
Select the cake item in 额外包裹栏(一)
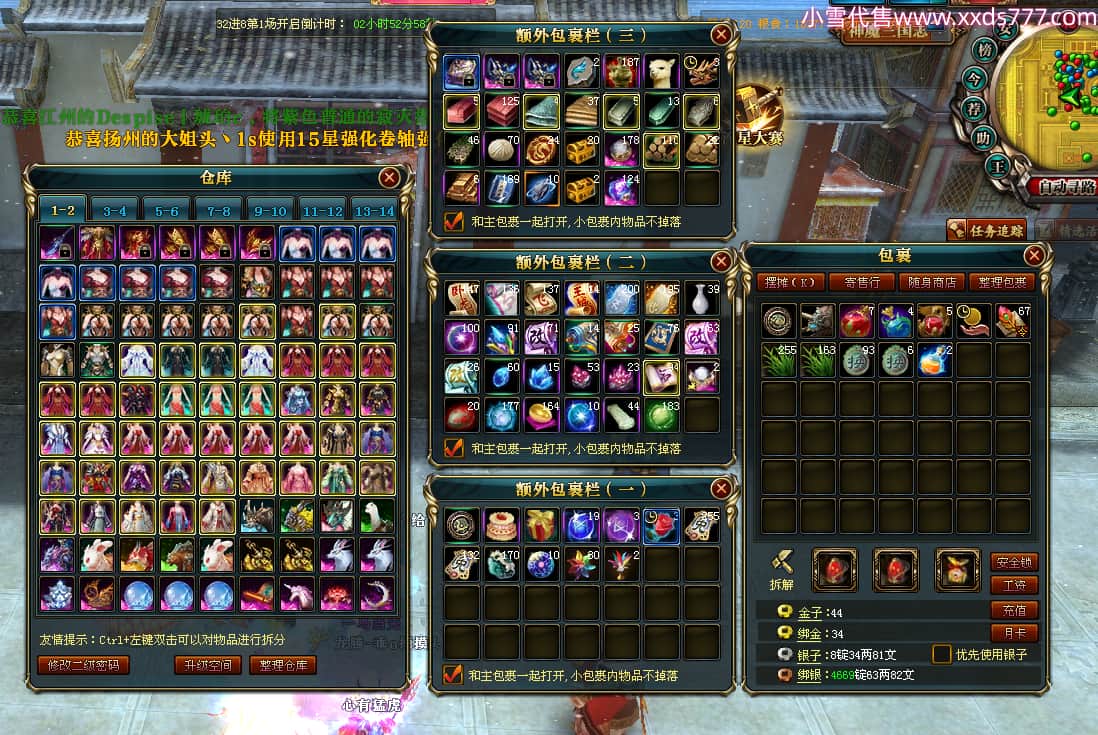click(x=501, y=525)
